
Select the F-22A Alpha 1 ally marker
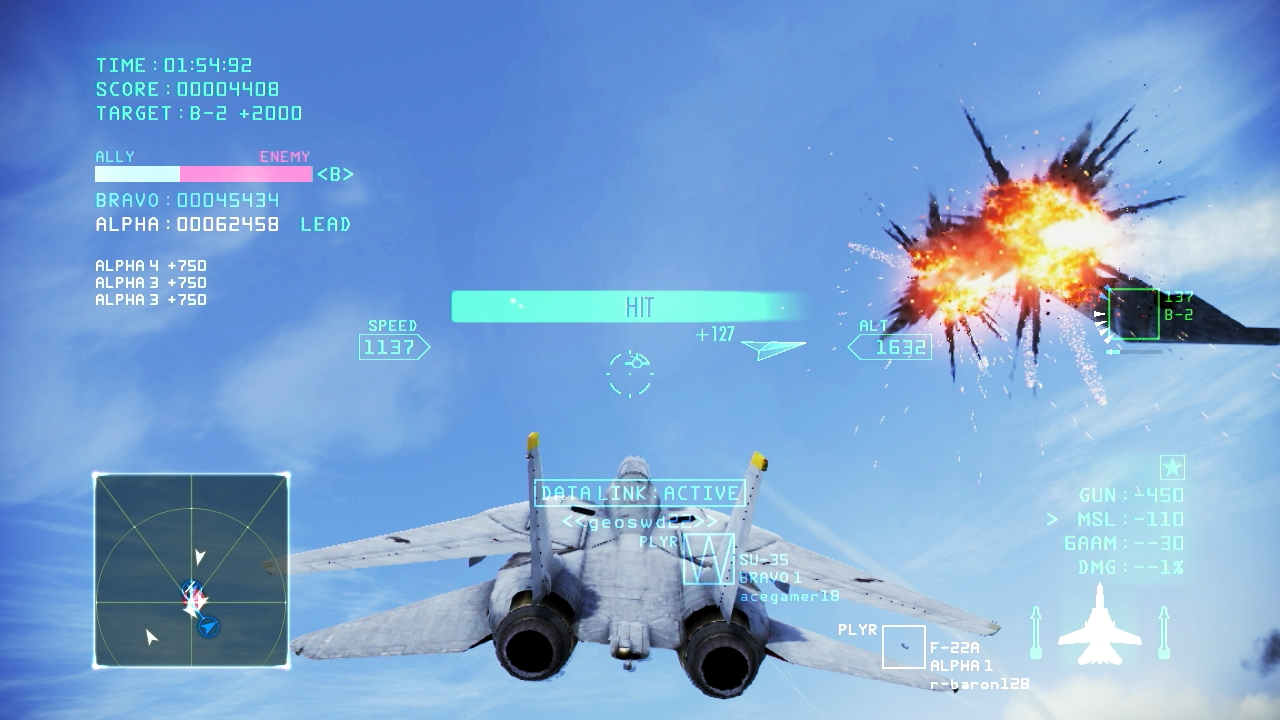pyautogui.click(x=903, y=647)
